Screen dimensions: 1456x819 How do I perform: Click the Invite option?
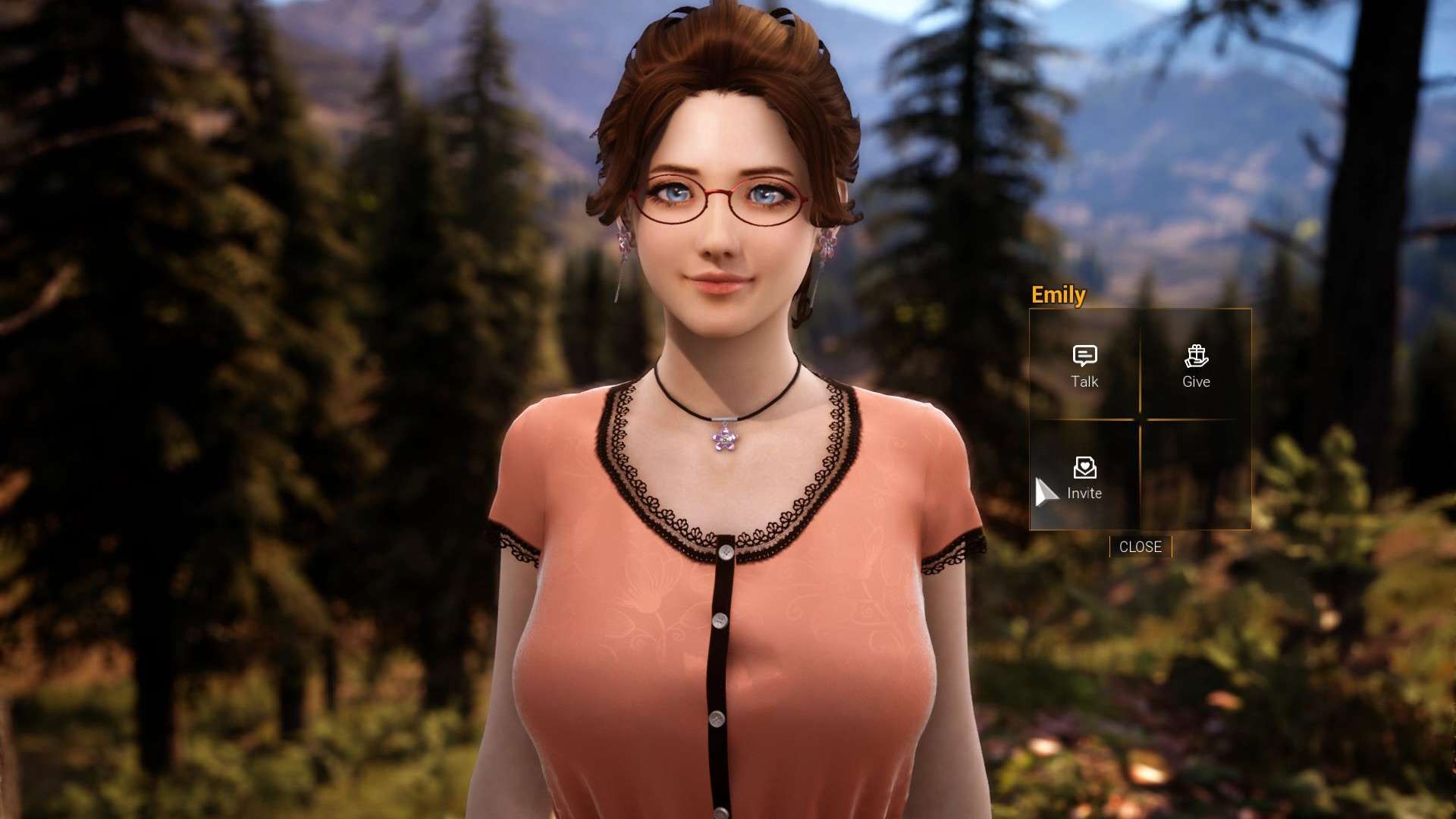(1084, 478)
